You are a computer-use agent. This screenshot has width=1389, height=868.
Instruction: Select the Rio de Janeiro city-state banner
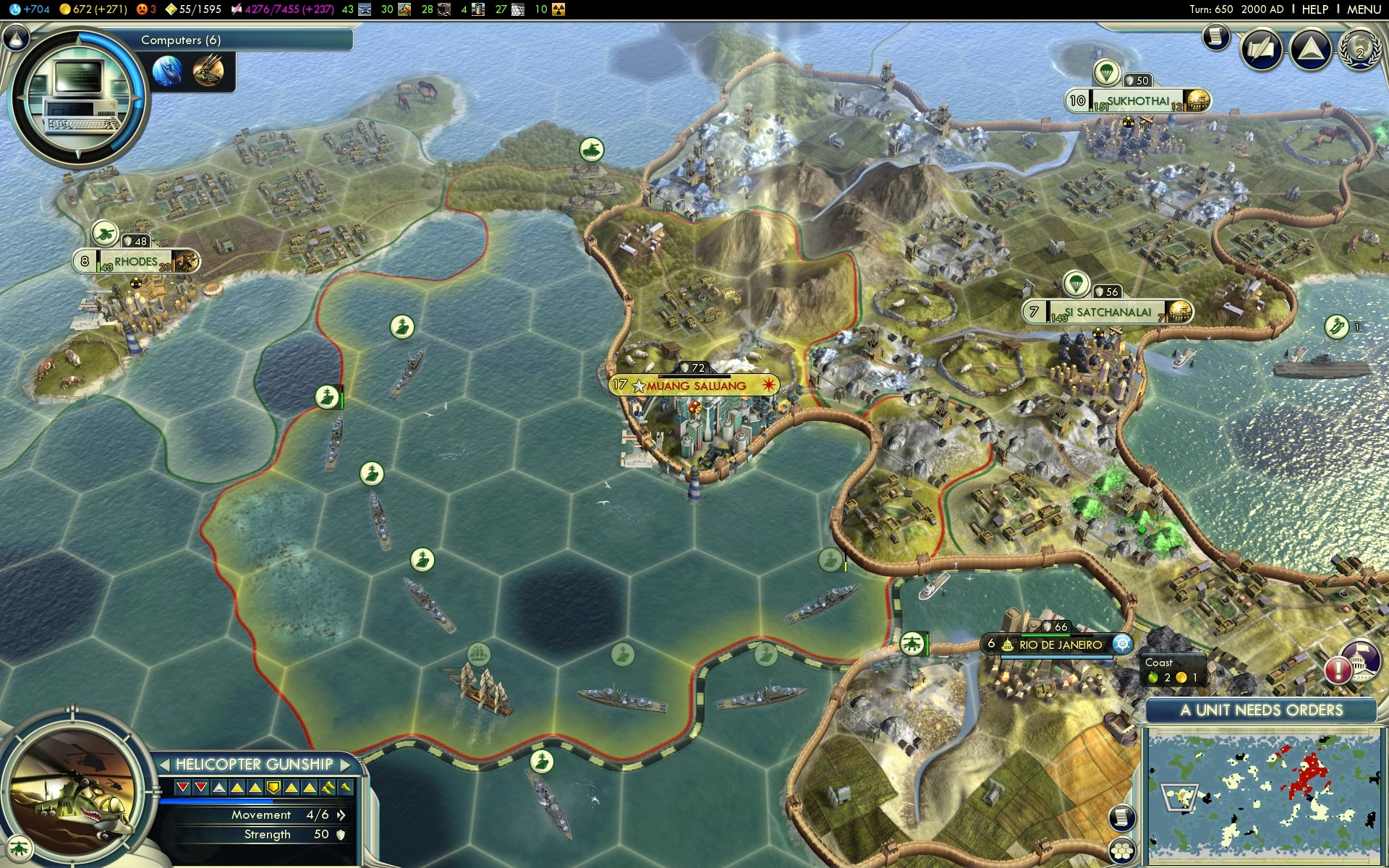[1060, 644]
